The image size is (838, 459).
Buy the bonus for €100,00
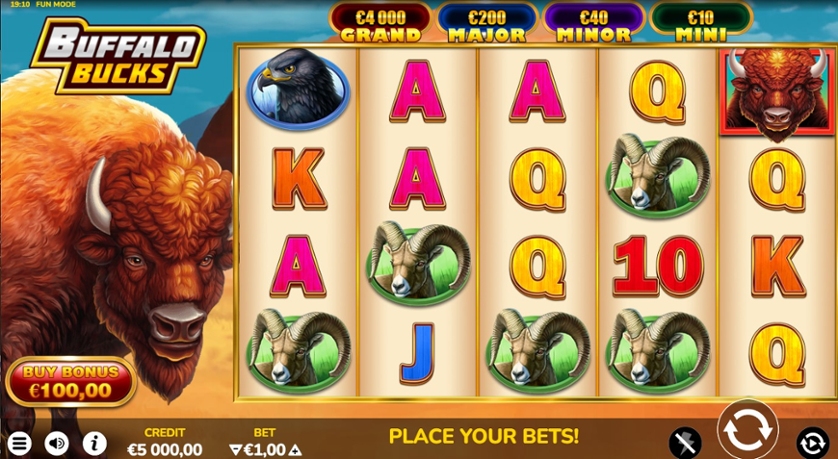[x=70, y=381]
